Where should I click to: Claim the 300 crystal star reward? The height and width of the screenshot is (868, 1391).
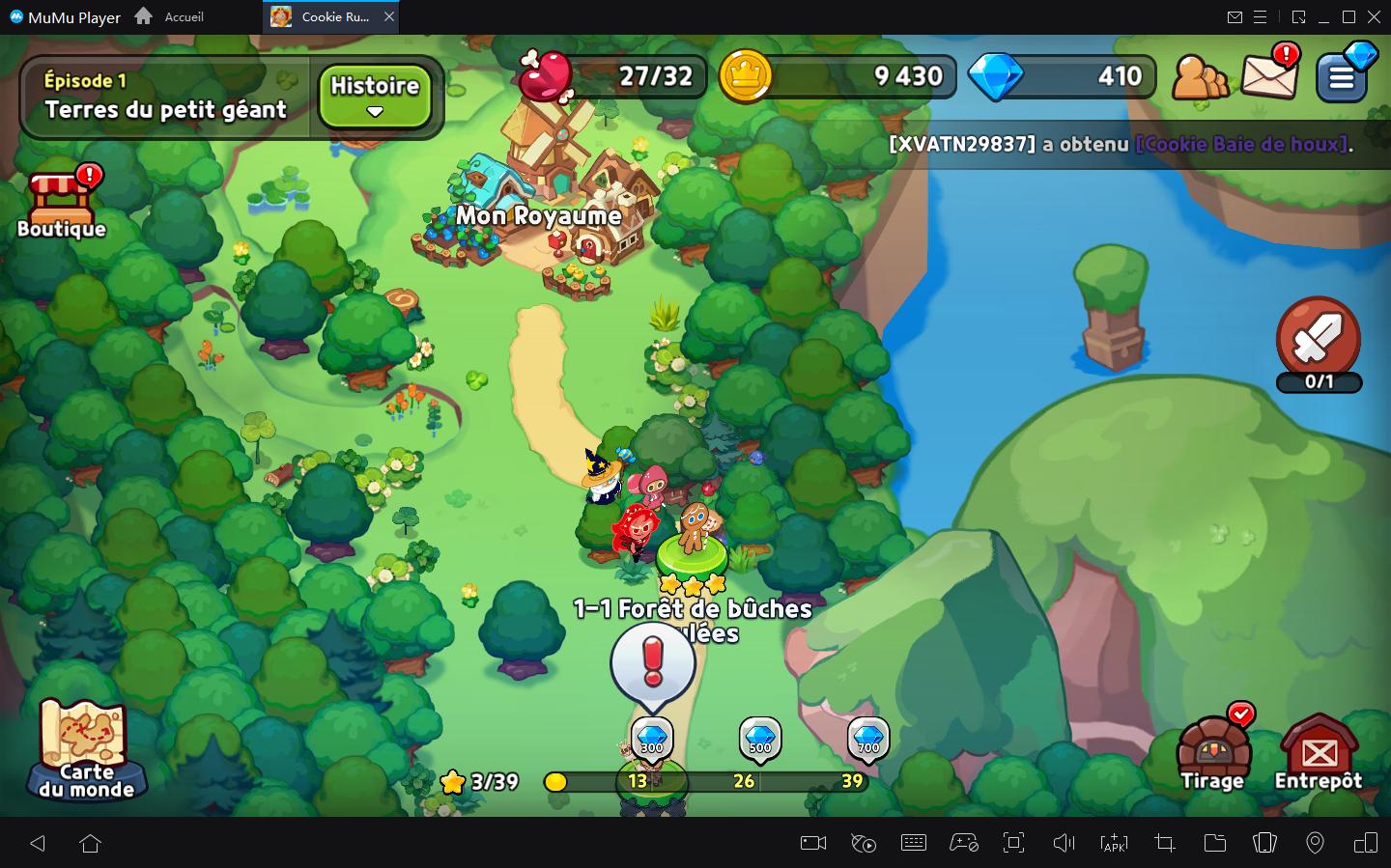[652, 740]
